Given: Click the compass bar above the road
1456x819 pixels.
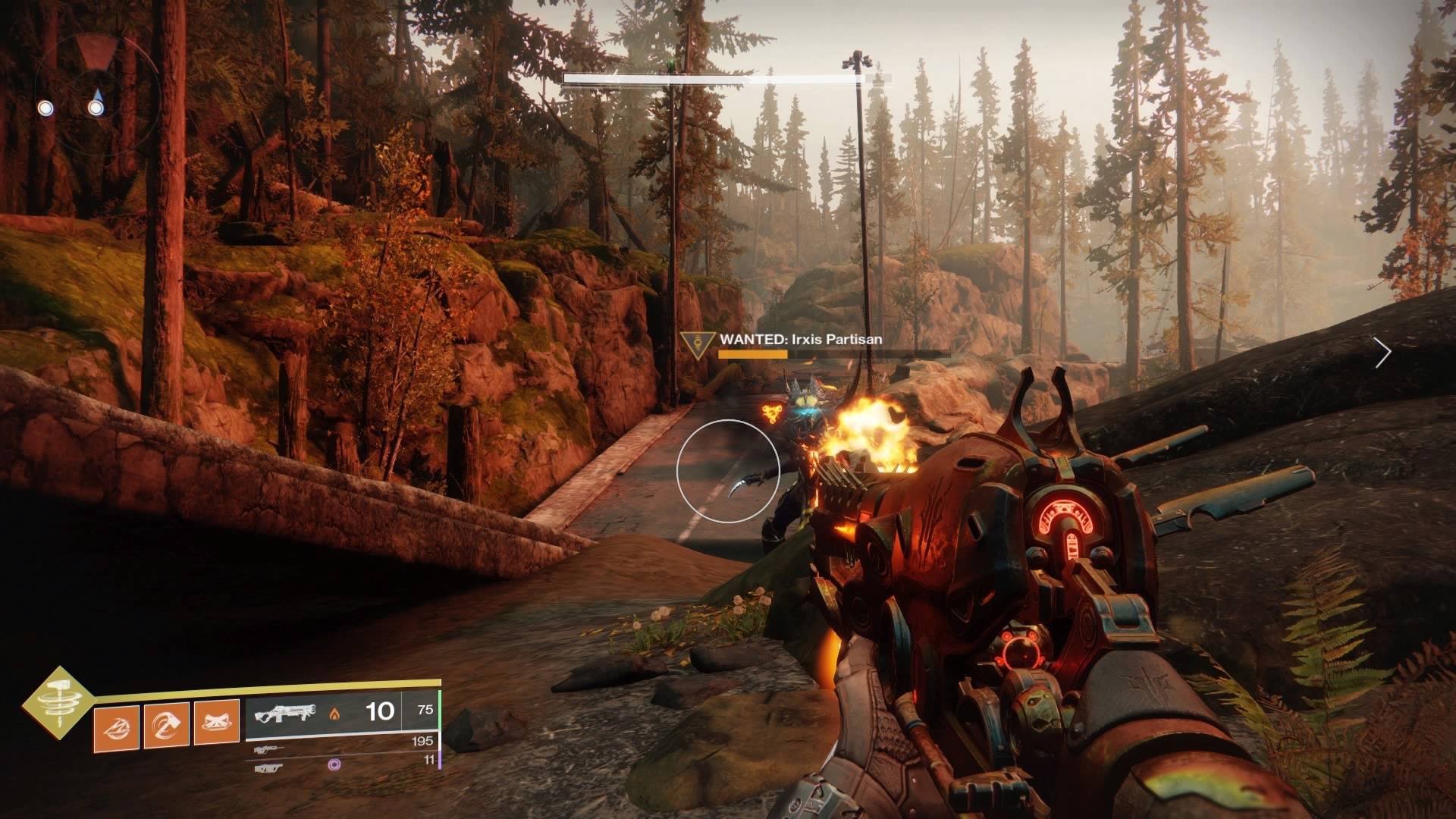Looking at the screenshot, I should click(726, 77).
